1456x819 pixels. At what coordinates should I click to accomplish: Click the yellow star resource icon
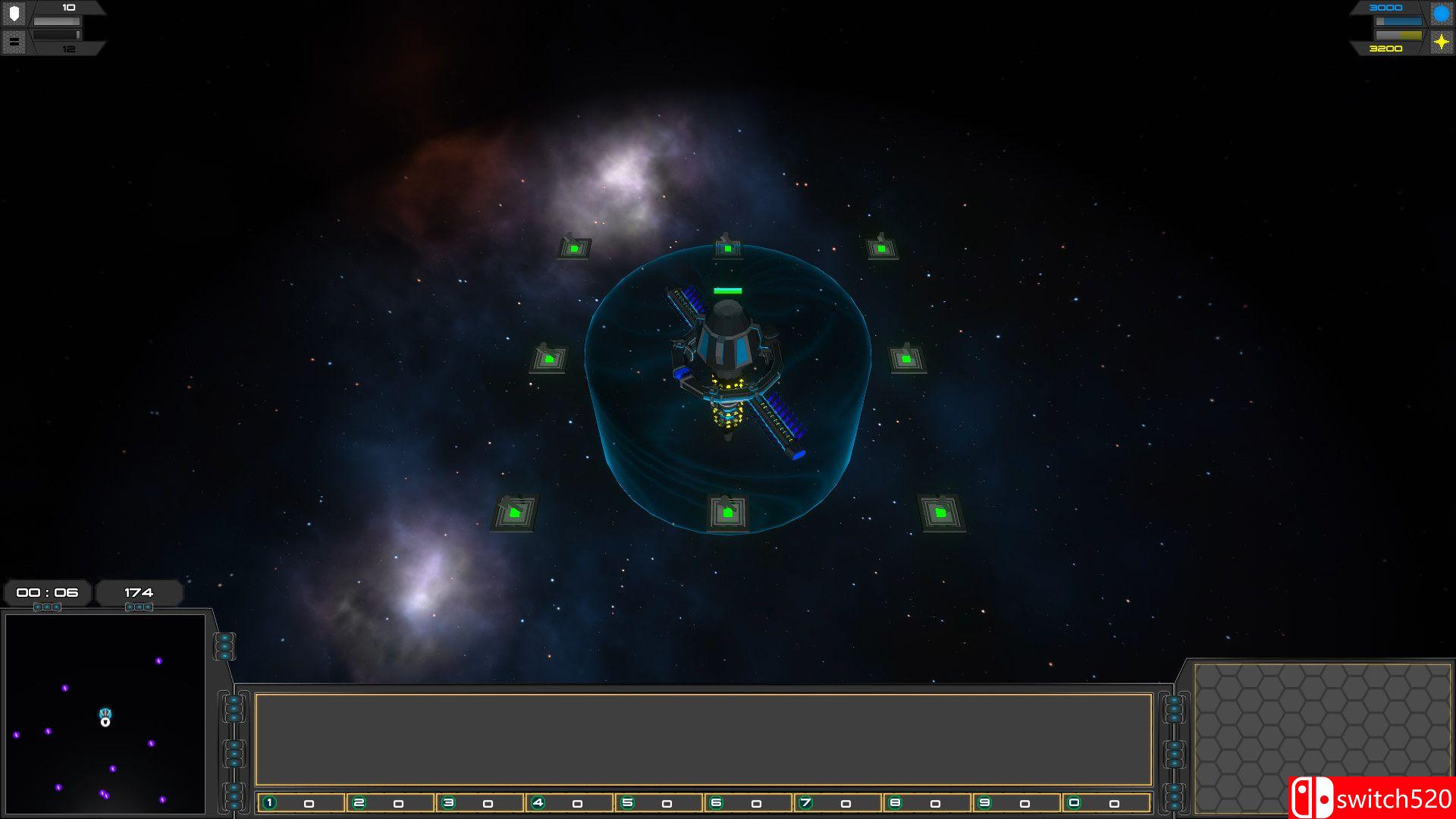point(1441,42)
